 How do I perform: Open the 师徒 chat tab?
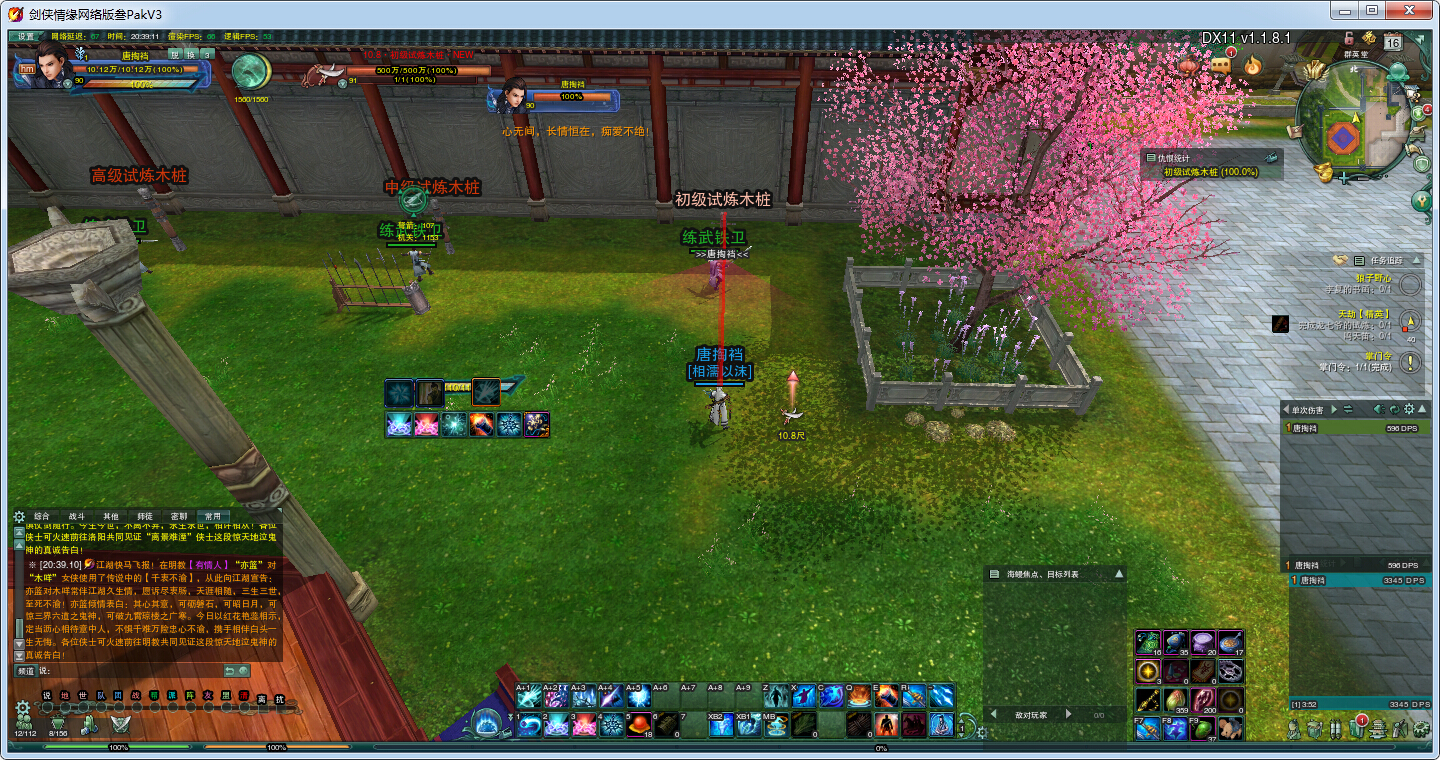(145, 516)
